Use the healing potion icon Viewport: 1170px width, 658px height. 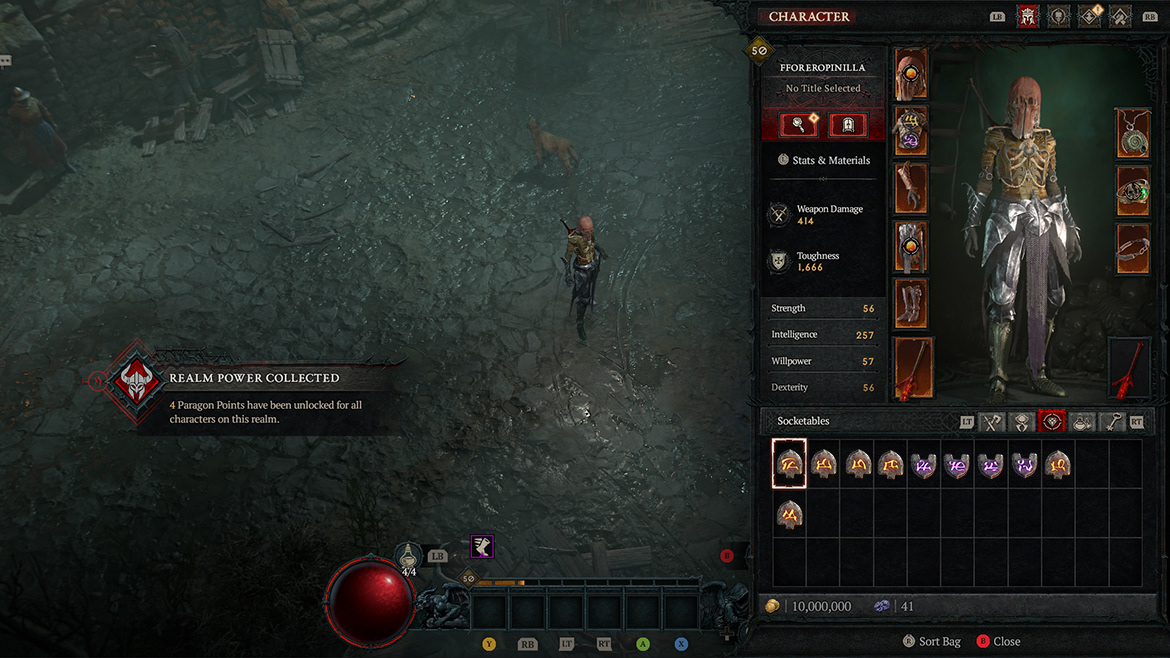pos(408,558)
